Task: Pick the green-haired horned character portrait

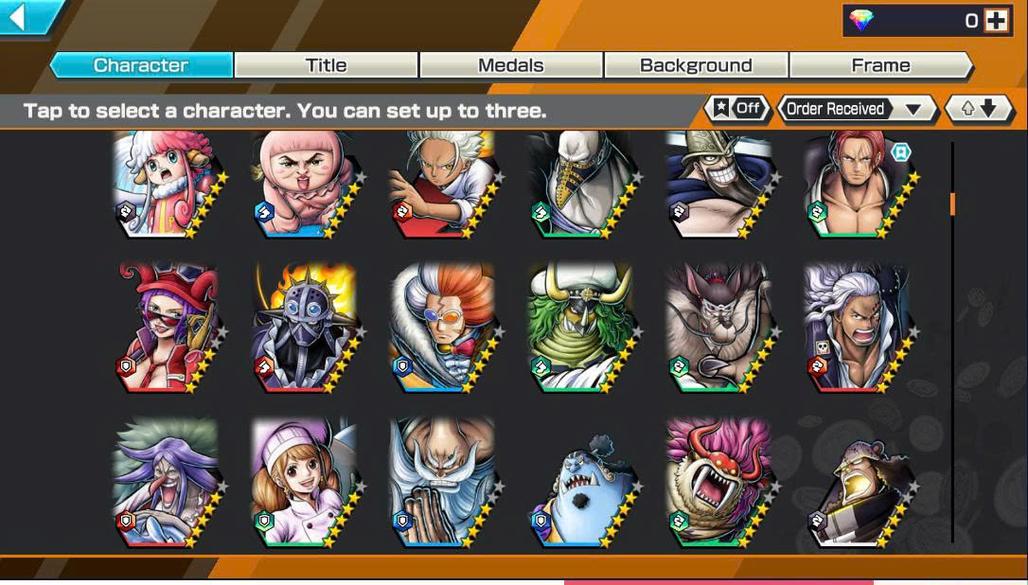Action: click(580, 328)
